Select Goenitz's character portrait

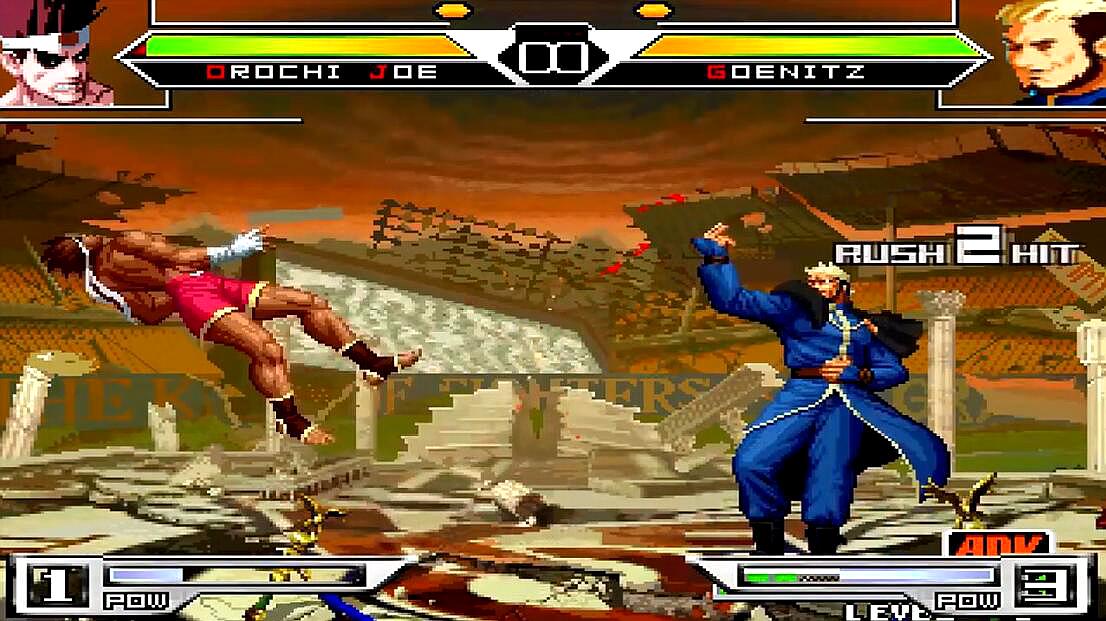[1053, 52]
